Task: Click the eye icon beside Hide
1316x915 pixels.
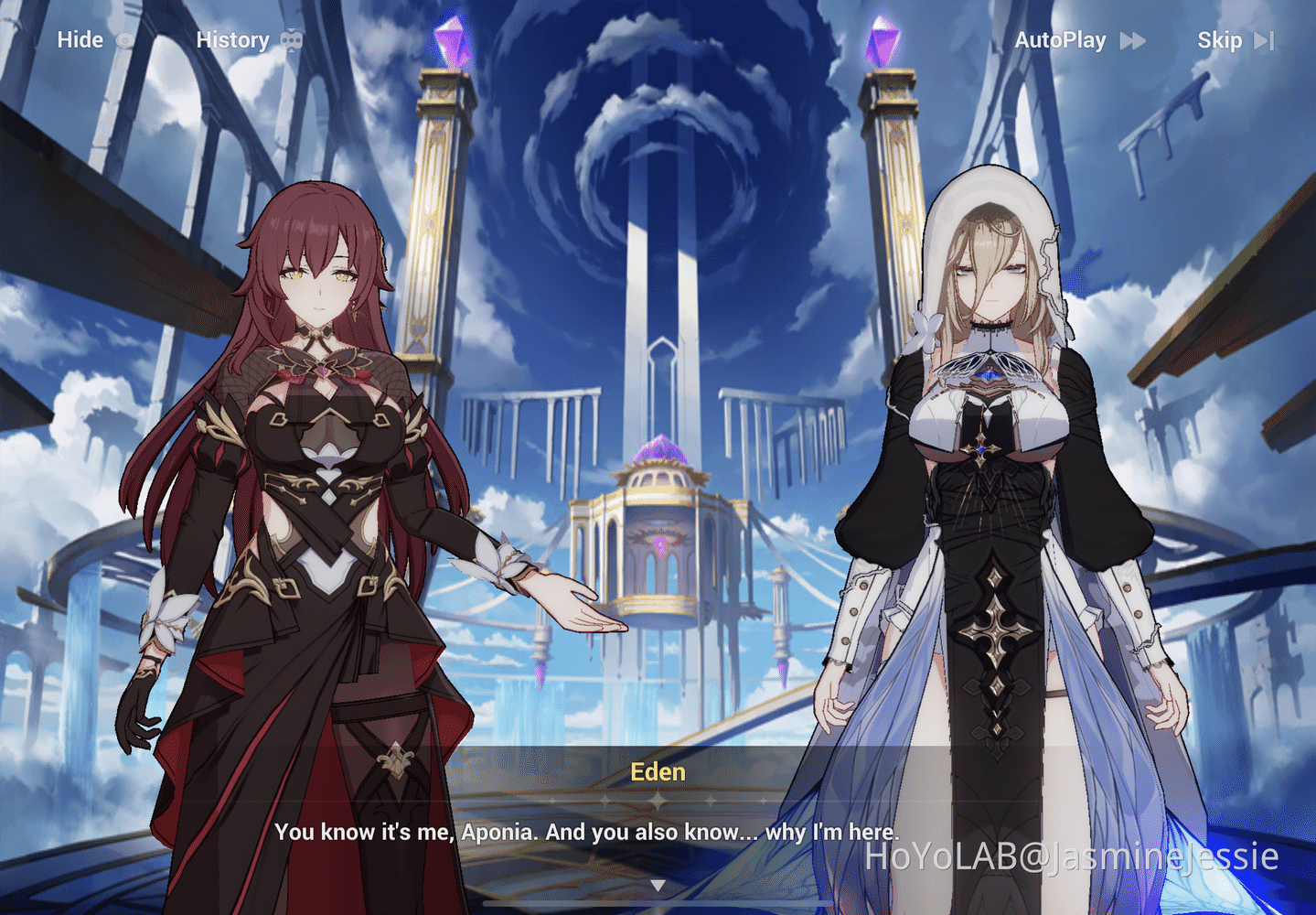Action: [124, 40]
